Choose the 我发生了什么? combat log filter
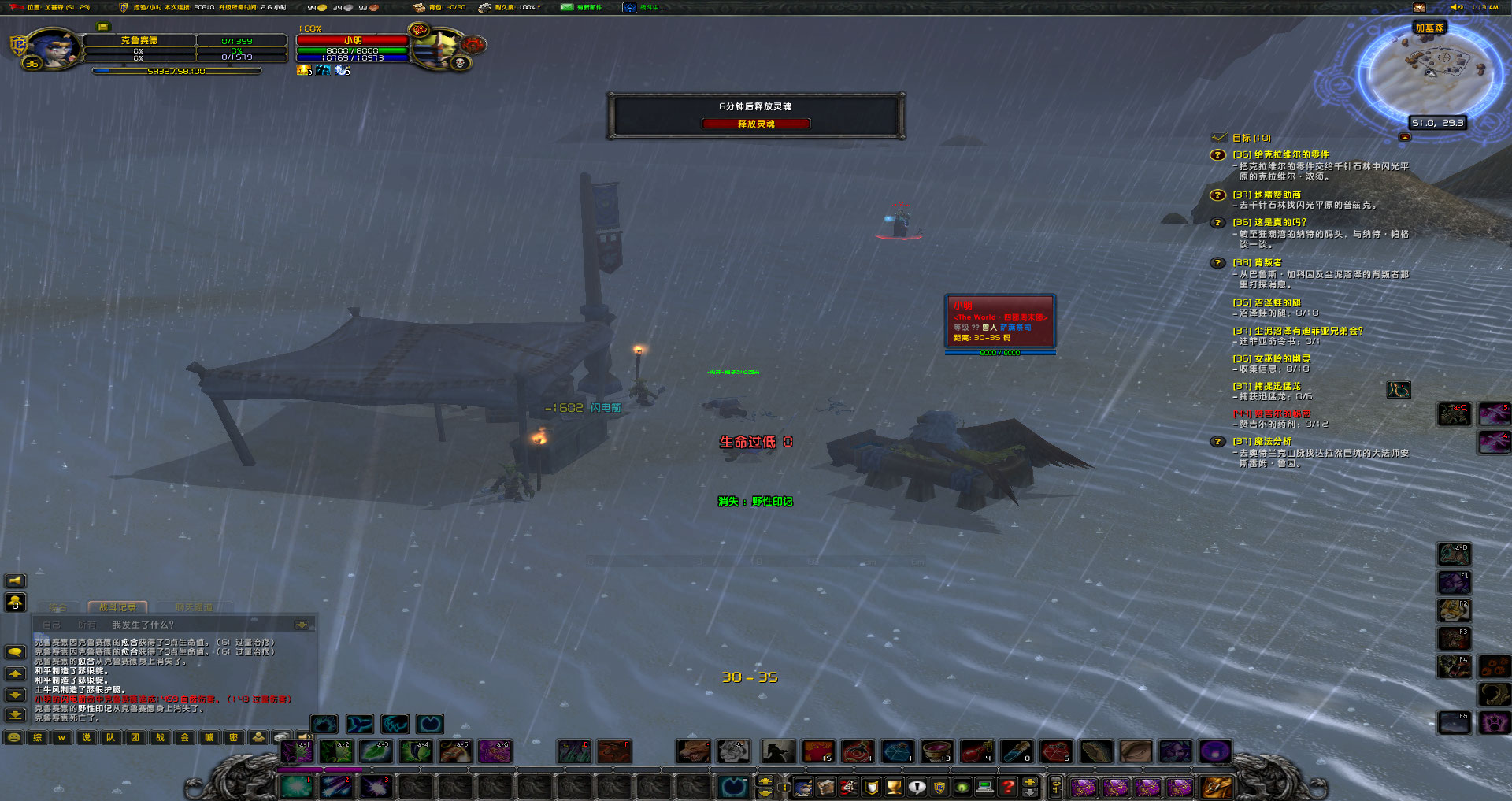The image size is (1512, 801). 143,625
